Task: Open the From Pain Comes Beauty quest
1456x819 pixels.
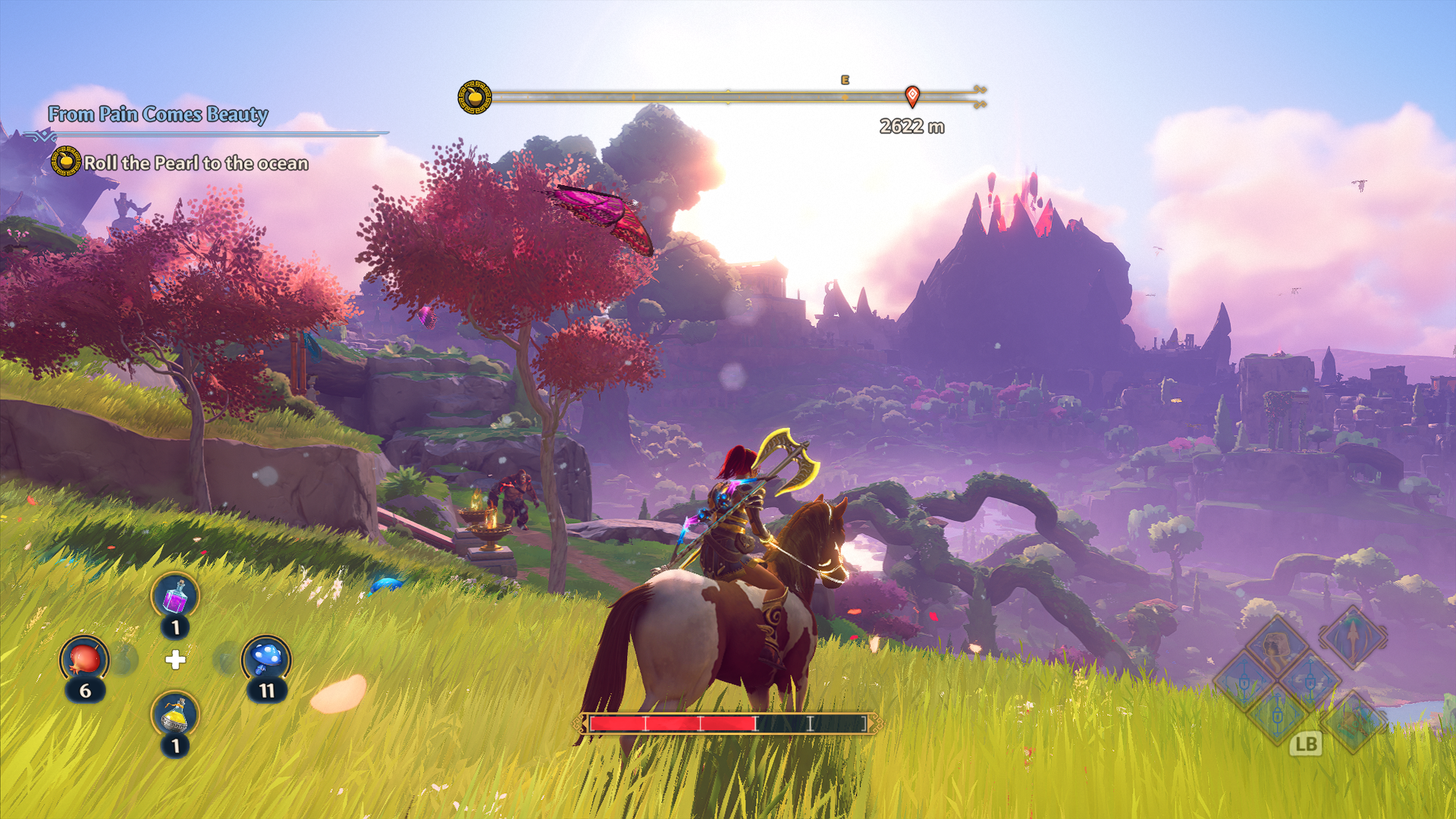Action: click(x=158, y=115)
